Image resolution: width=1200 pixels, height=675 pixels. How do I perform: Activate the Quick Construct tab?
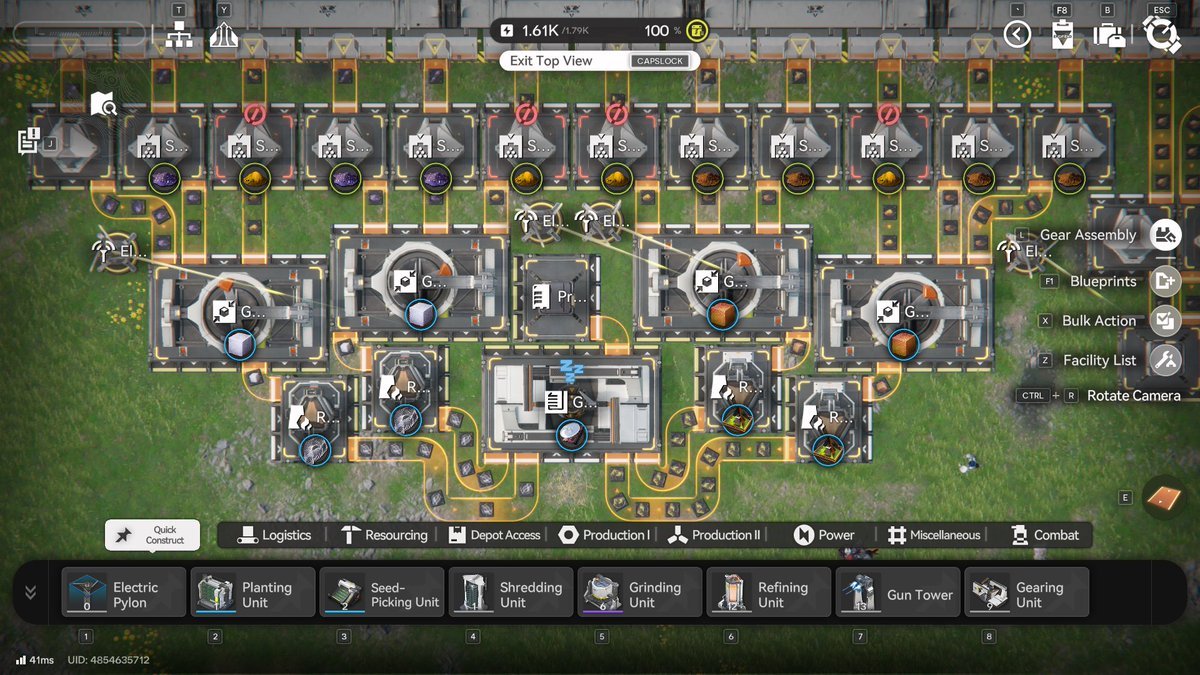click(152, 535)
